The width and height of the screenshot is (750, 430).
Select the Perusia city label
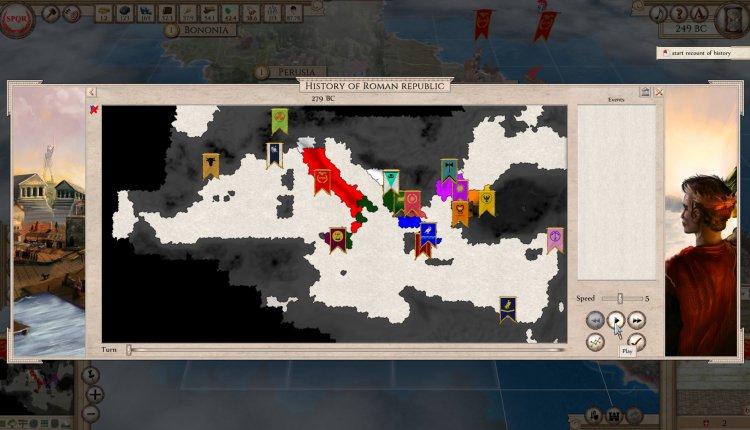291,72
